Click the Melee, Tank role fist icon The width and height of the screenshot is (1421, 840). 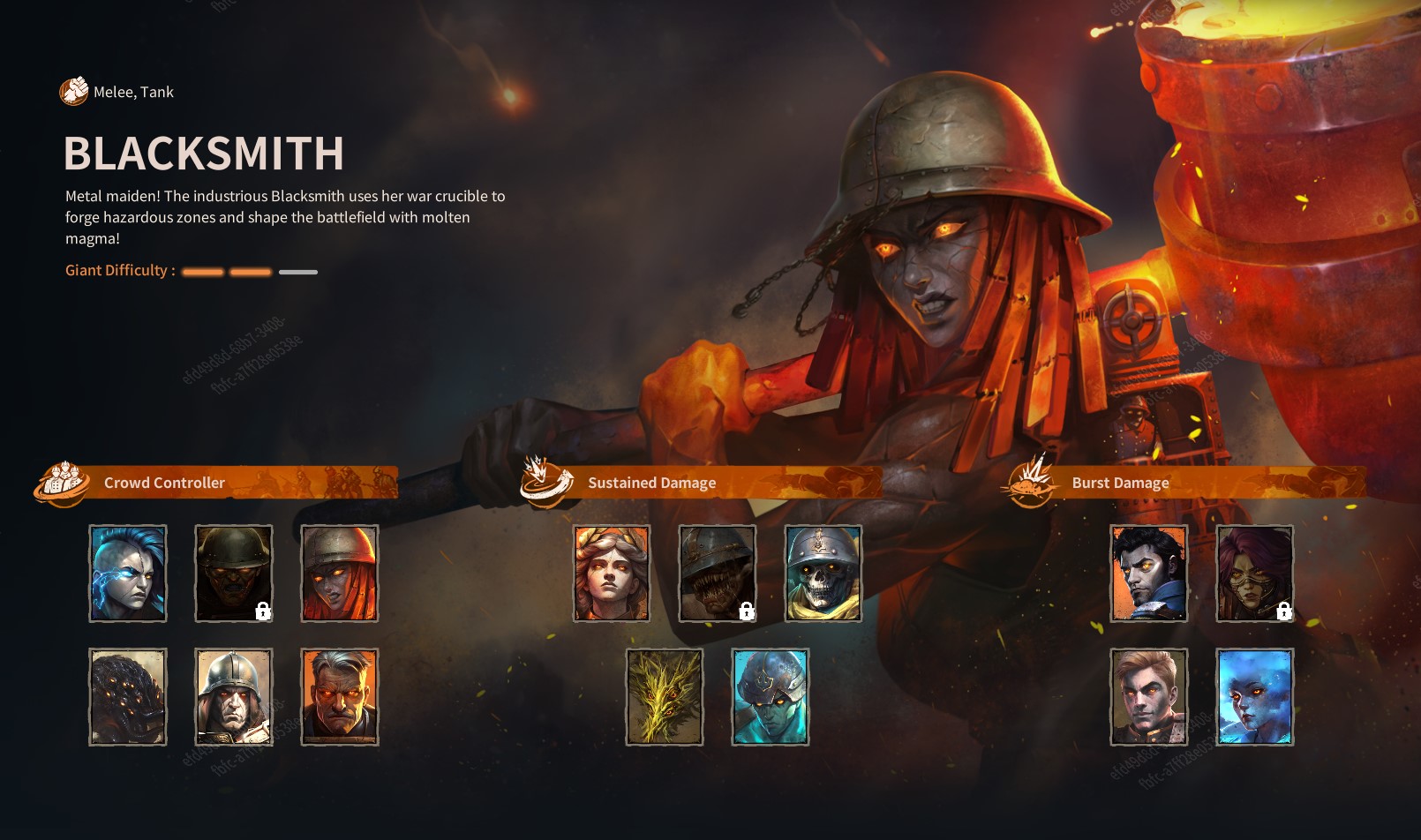point(72,90)
